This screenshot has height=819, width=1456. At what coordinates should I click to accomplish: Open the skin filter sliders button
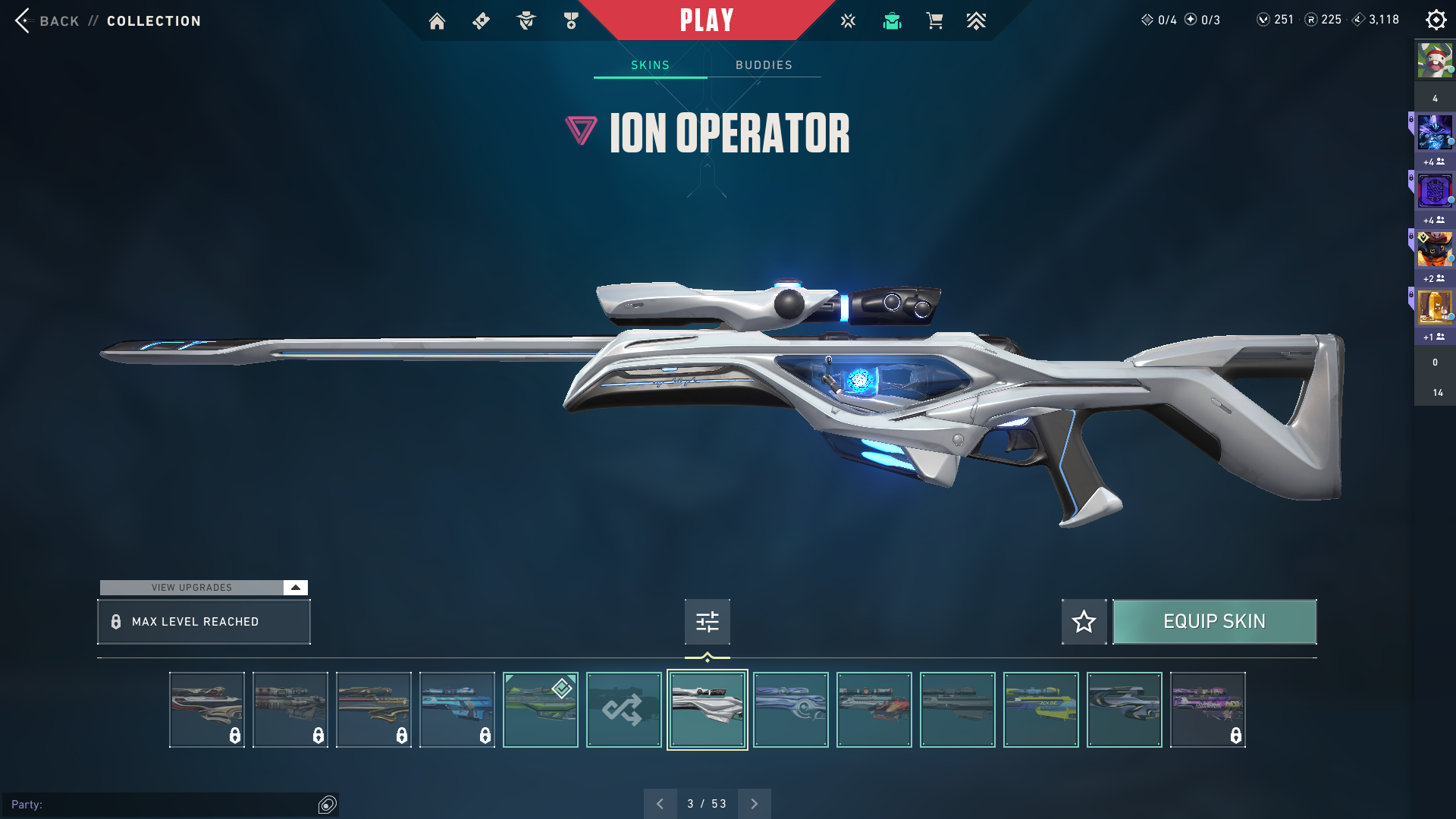click(x=707, y=622)
